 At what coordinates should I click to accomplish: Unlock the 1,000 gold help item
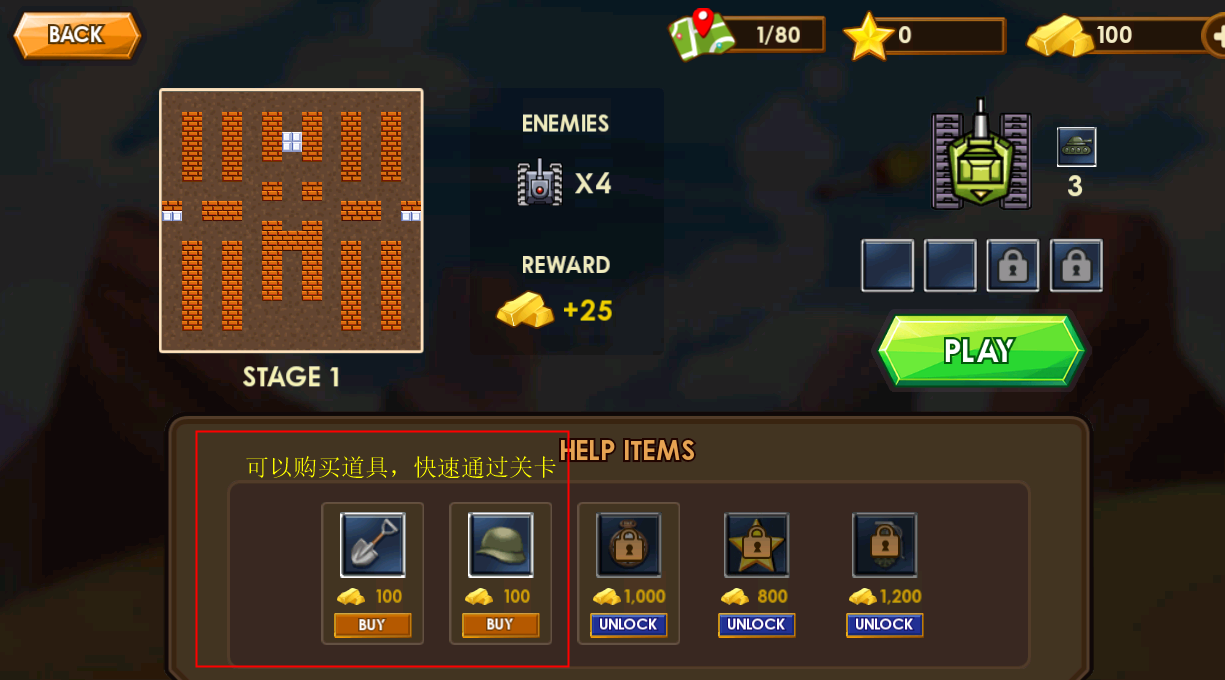click(x=628, y=625)
